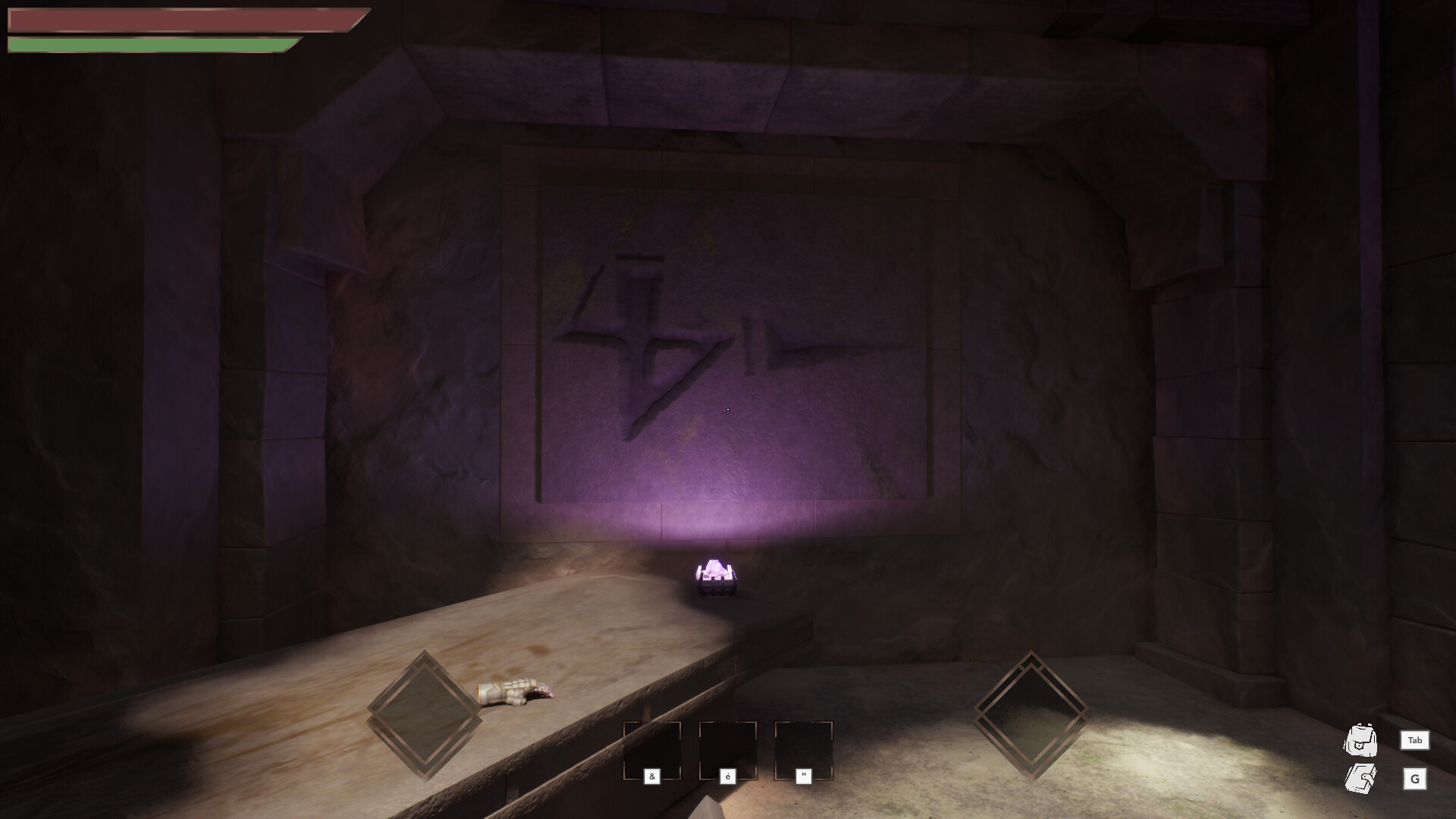This screenshot has width=1456, height=819.
Task: Click the 'é' hotkey label under middle slot
Action: pyautogui.click(x=728, y=776)
